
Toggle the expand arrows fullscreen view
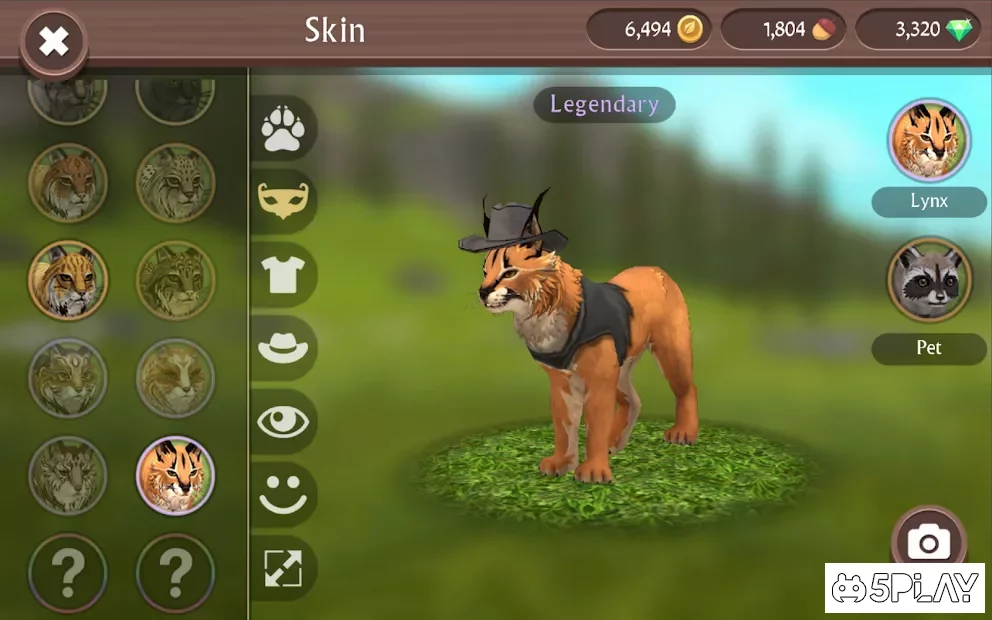283,568
